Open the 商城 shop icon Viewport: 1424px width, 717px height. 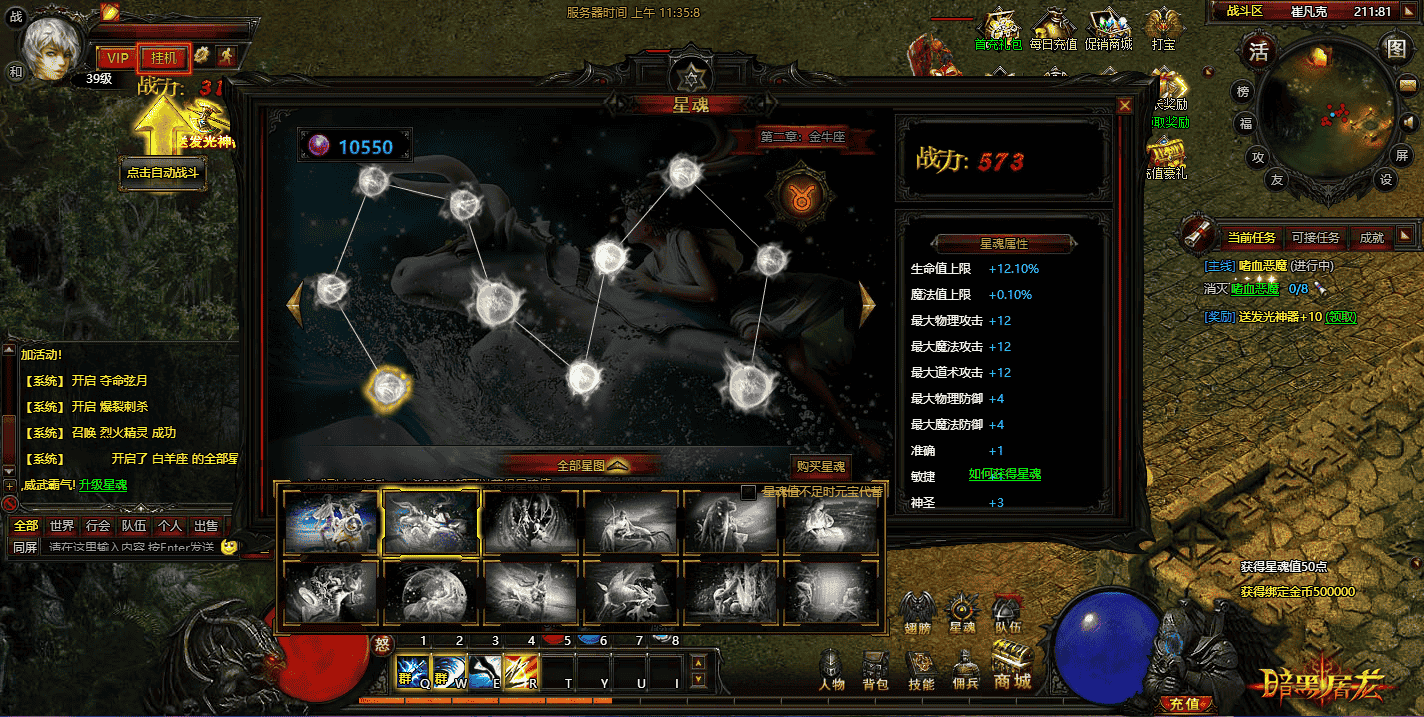coord(1012,666)
